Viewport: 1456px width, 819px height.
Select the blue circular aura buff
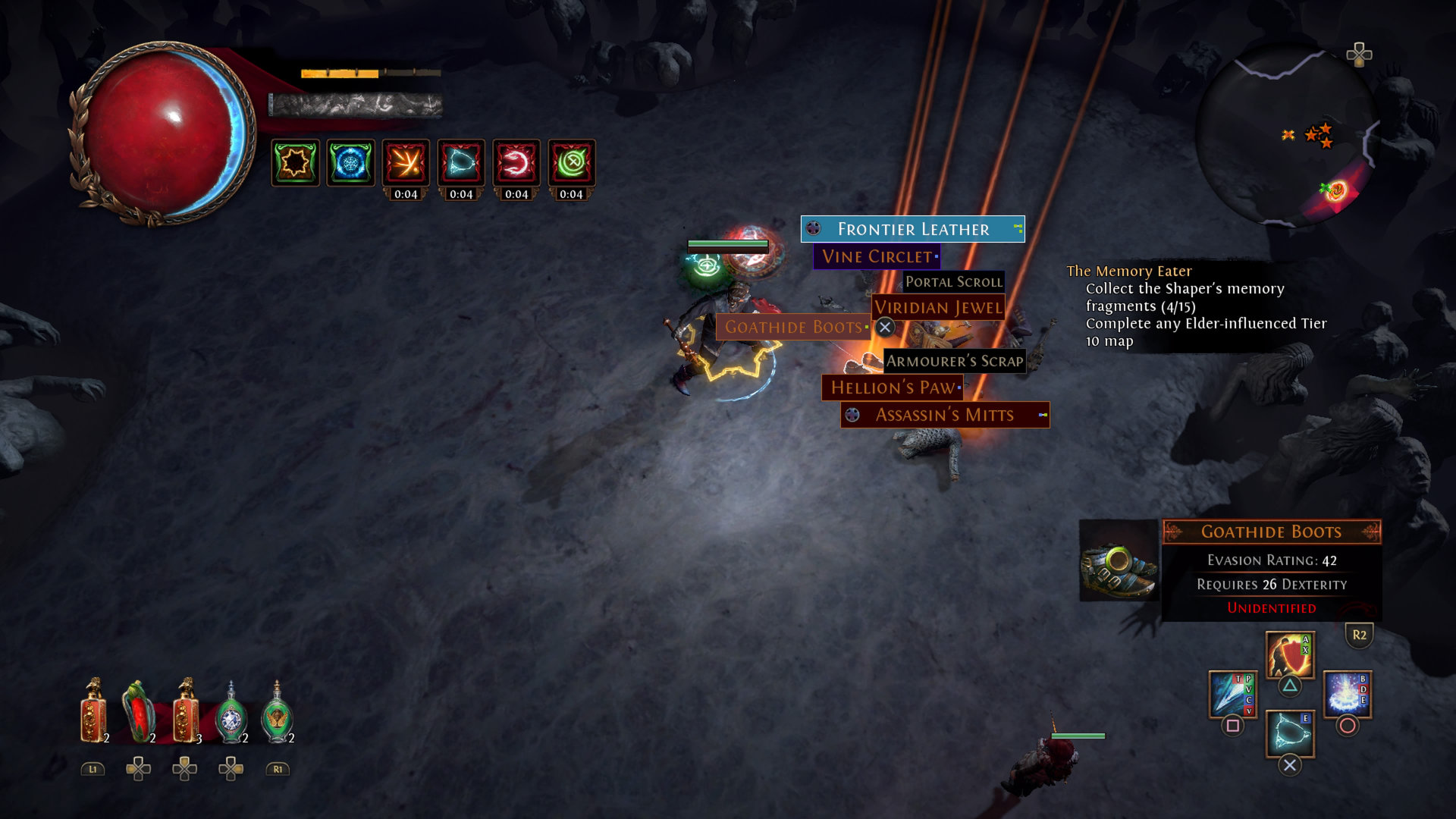350,162
